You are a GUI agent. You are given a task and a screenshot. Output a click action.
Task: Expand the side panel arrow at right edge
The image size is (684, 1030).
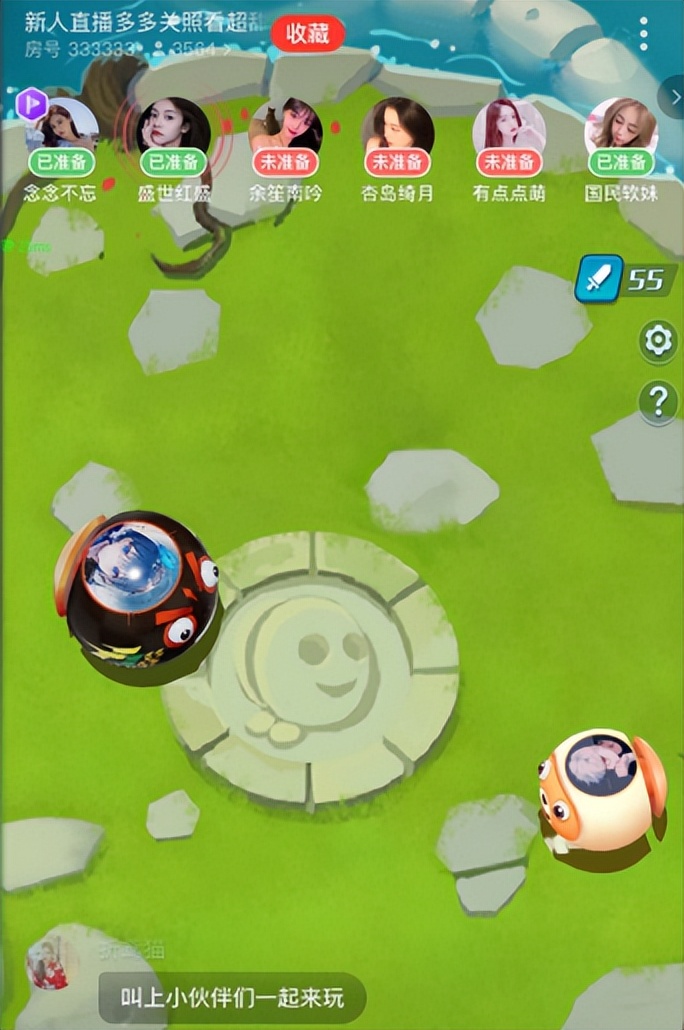coord(673,97)
